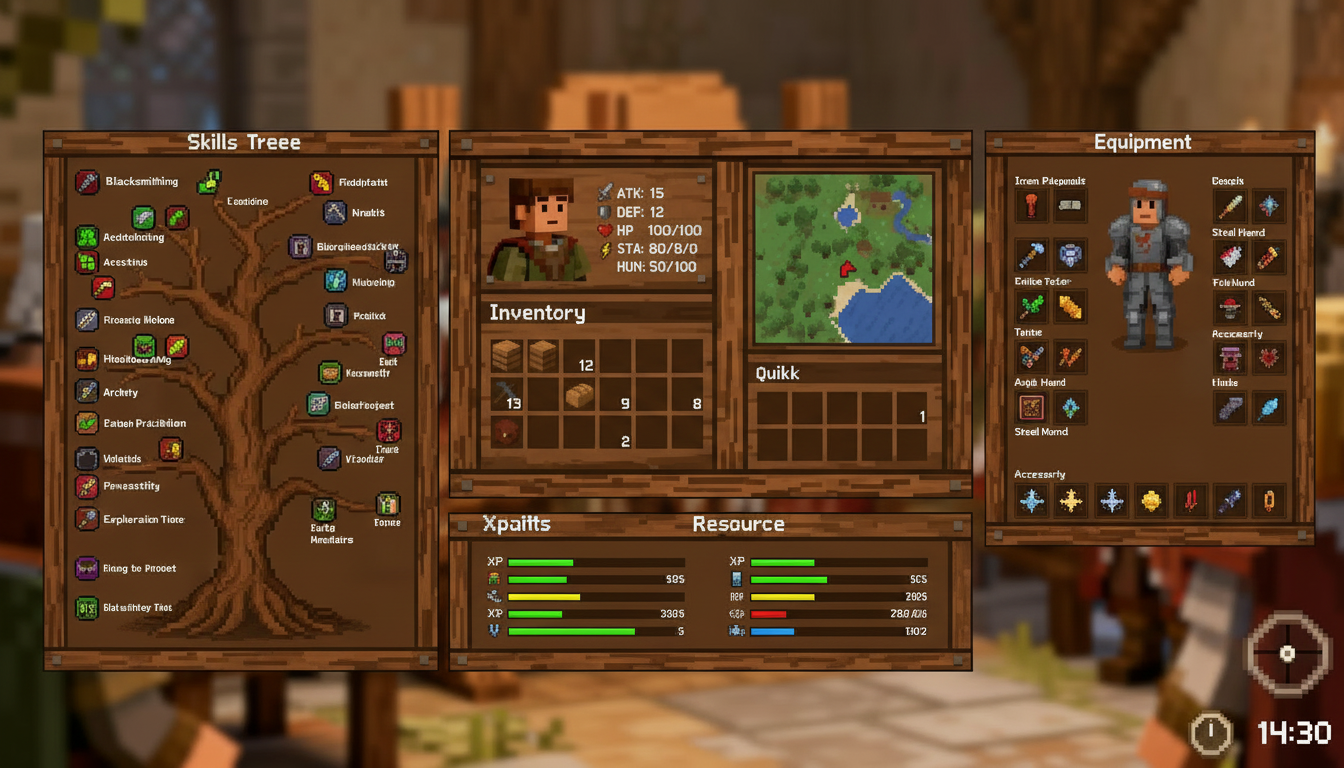Select the blue feather equipment slot
1344x768 pixels.
coord(1269,407)
